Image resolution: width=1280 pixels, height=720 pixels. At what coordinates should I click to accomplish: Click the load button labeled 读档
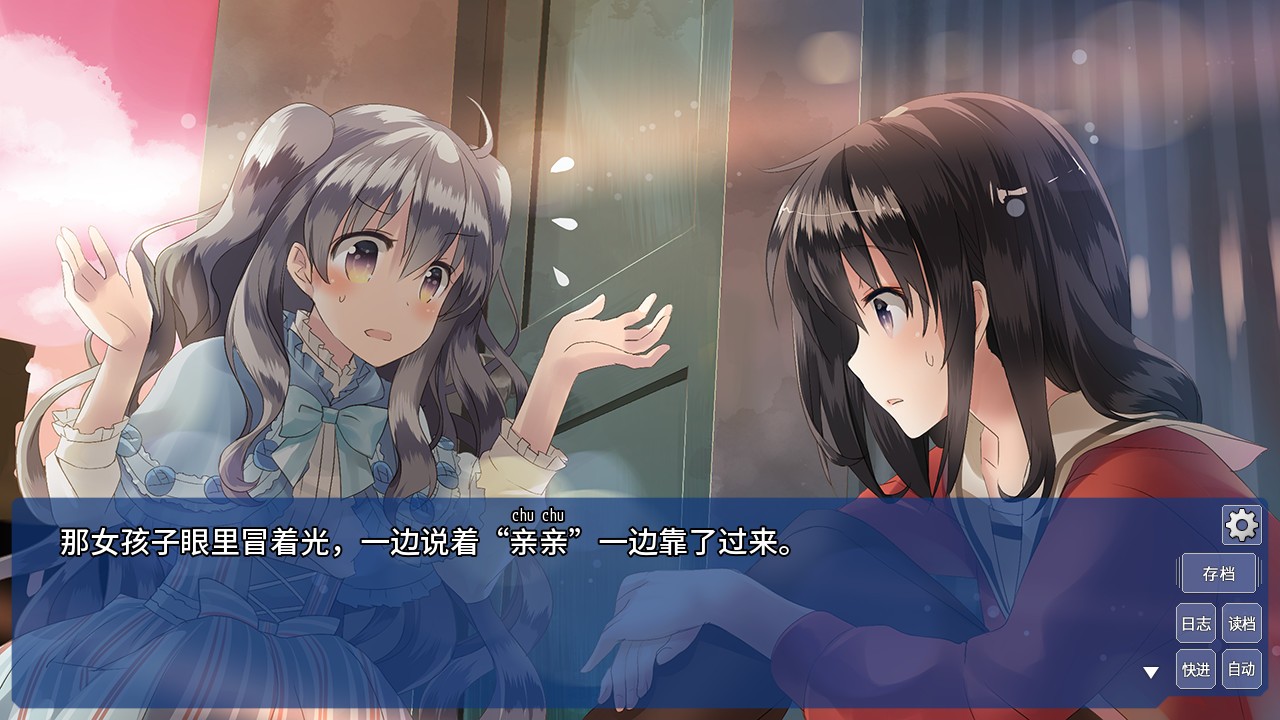click(1242, 621)
